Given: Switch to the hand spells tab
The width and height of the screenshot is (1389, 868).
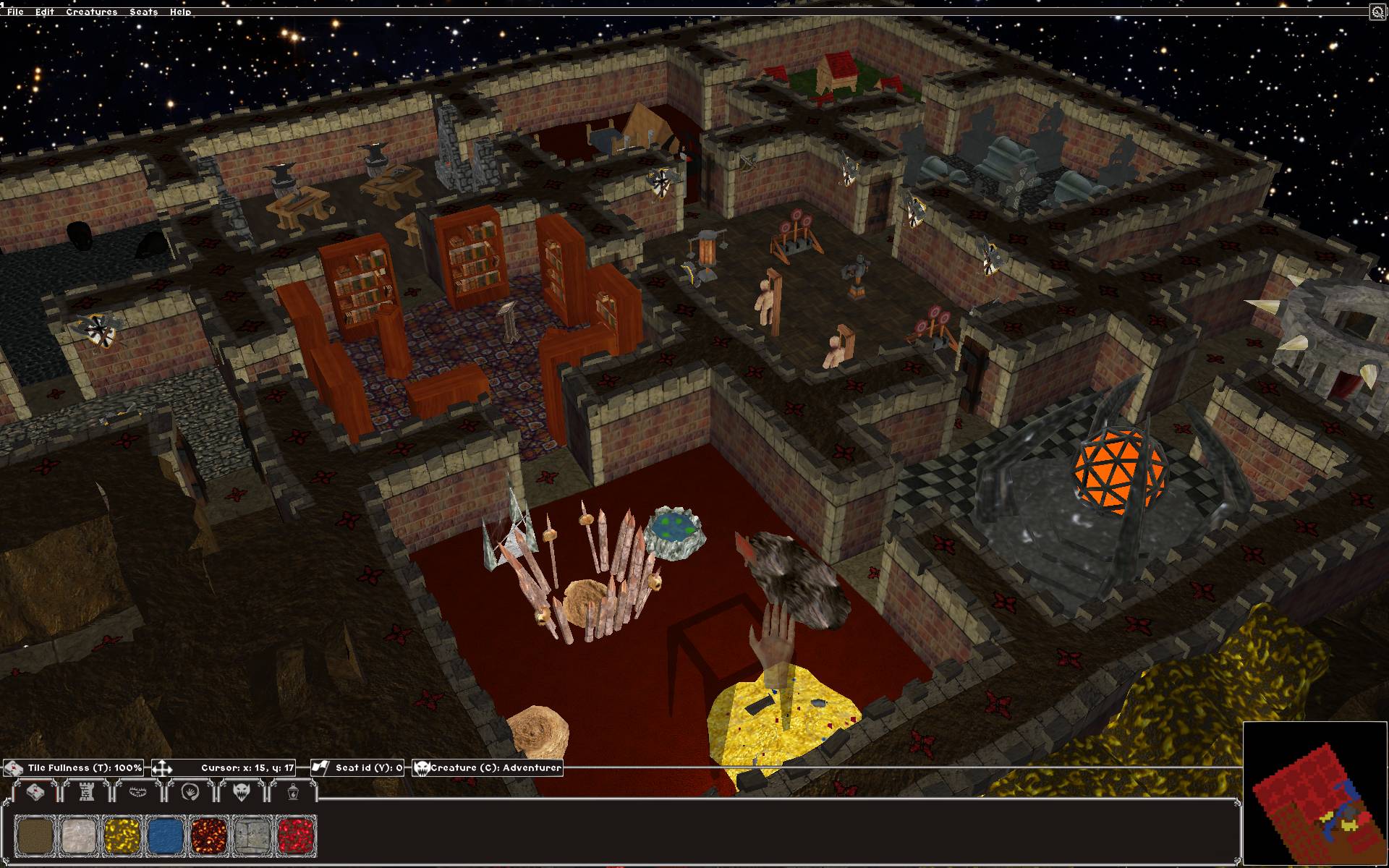Looking at the screenshot, I should coord(190,792).
